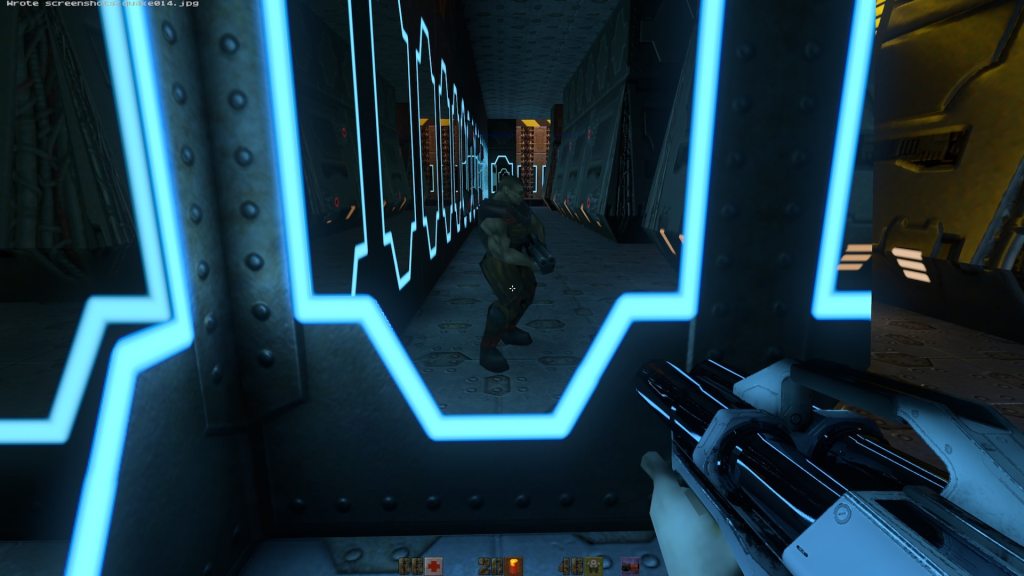This screenshot has width=1024, height=576.
Task: Click the red cross health icon
Action: [x=434, y=567]
